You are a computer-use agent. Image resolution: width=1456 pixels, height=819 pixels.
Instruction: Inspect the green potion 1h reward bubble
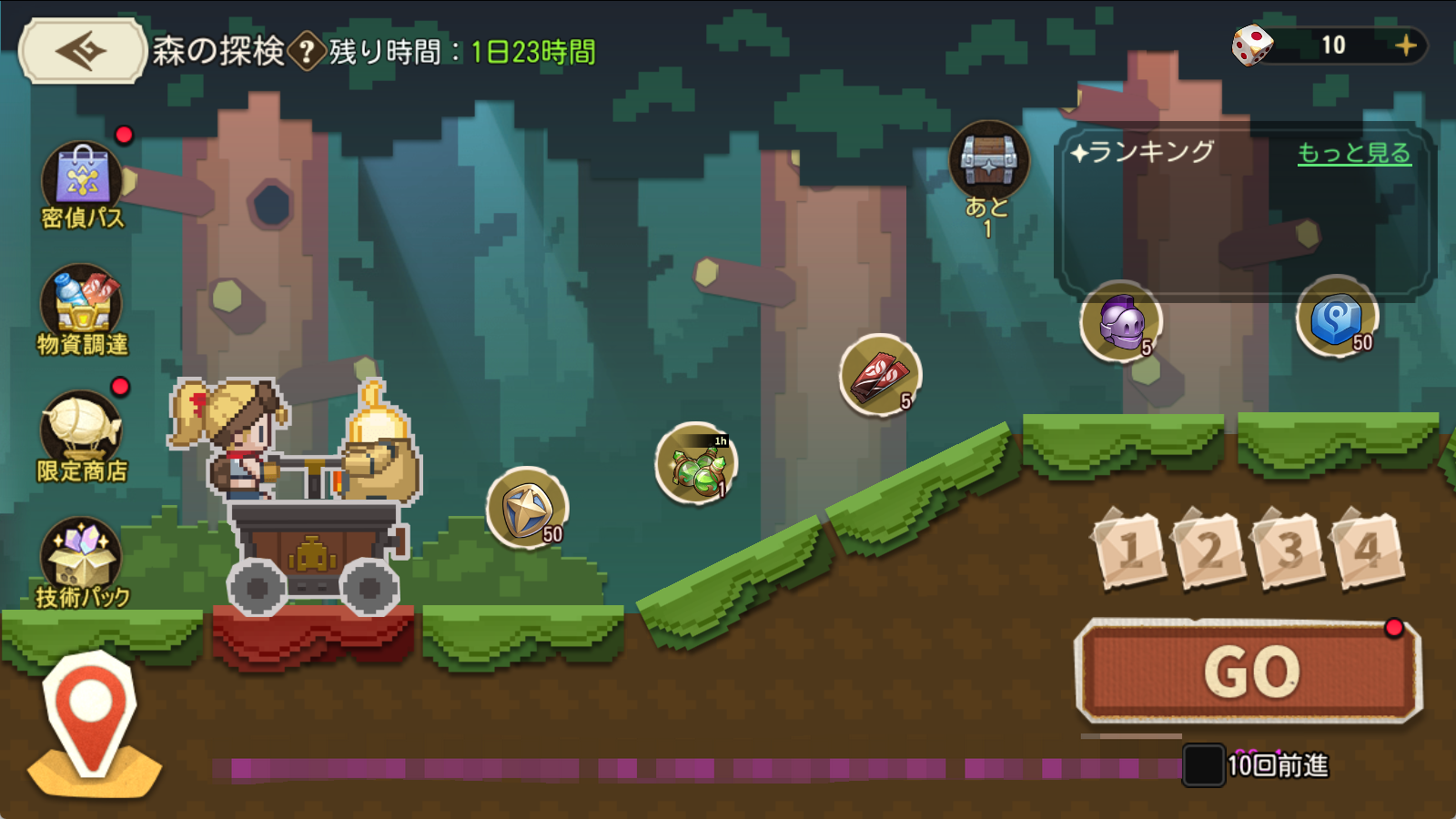696,464
